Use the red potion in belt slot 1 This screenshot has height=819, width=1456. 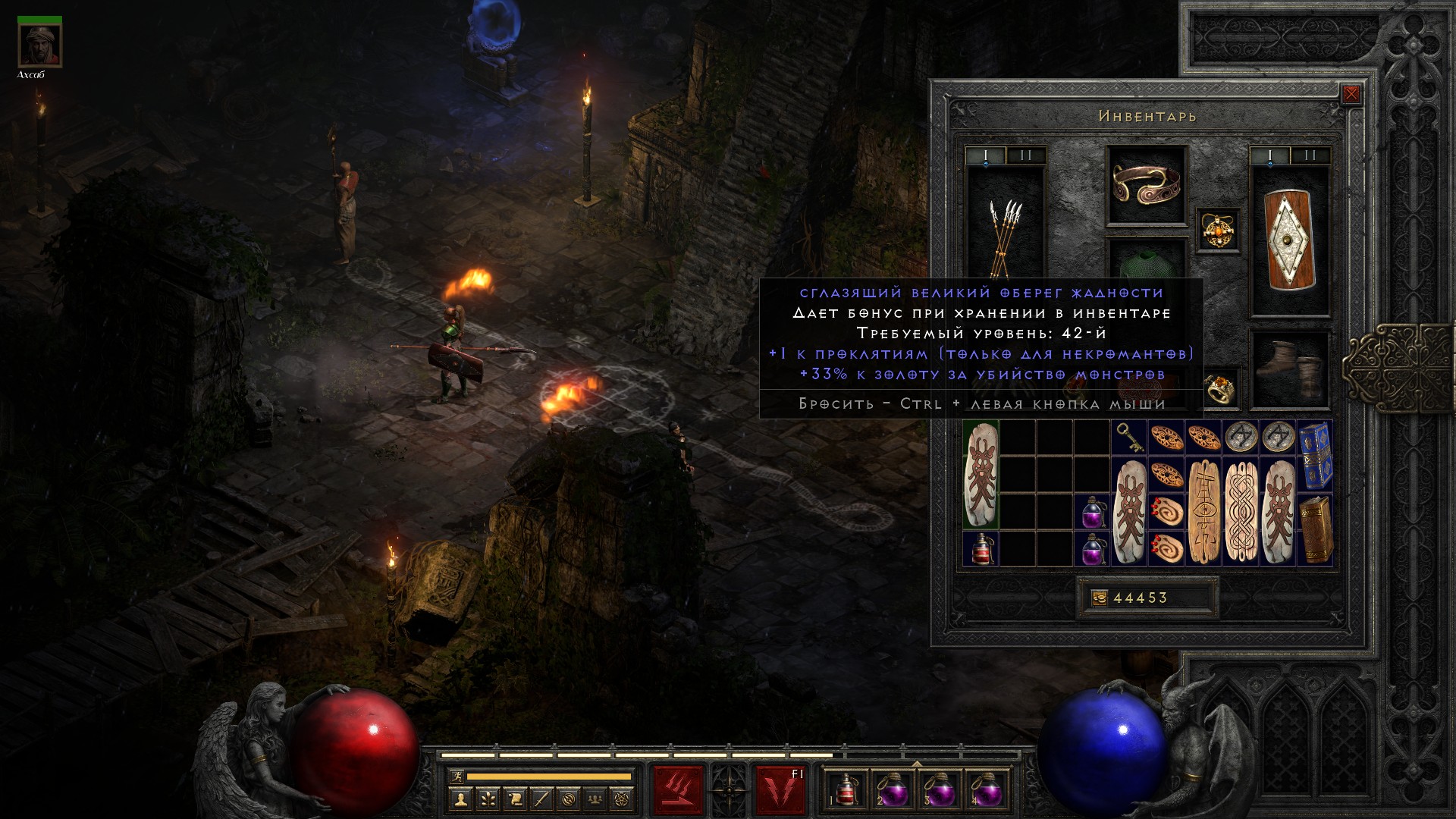[846, 790]
